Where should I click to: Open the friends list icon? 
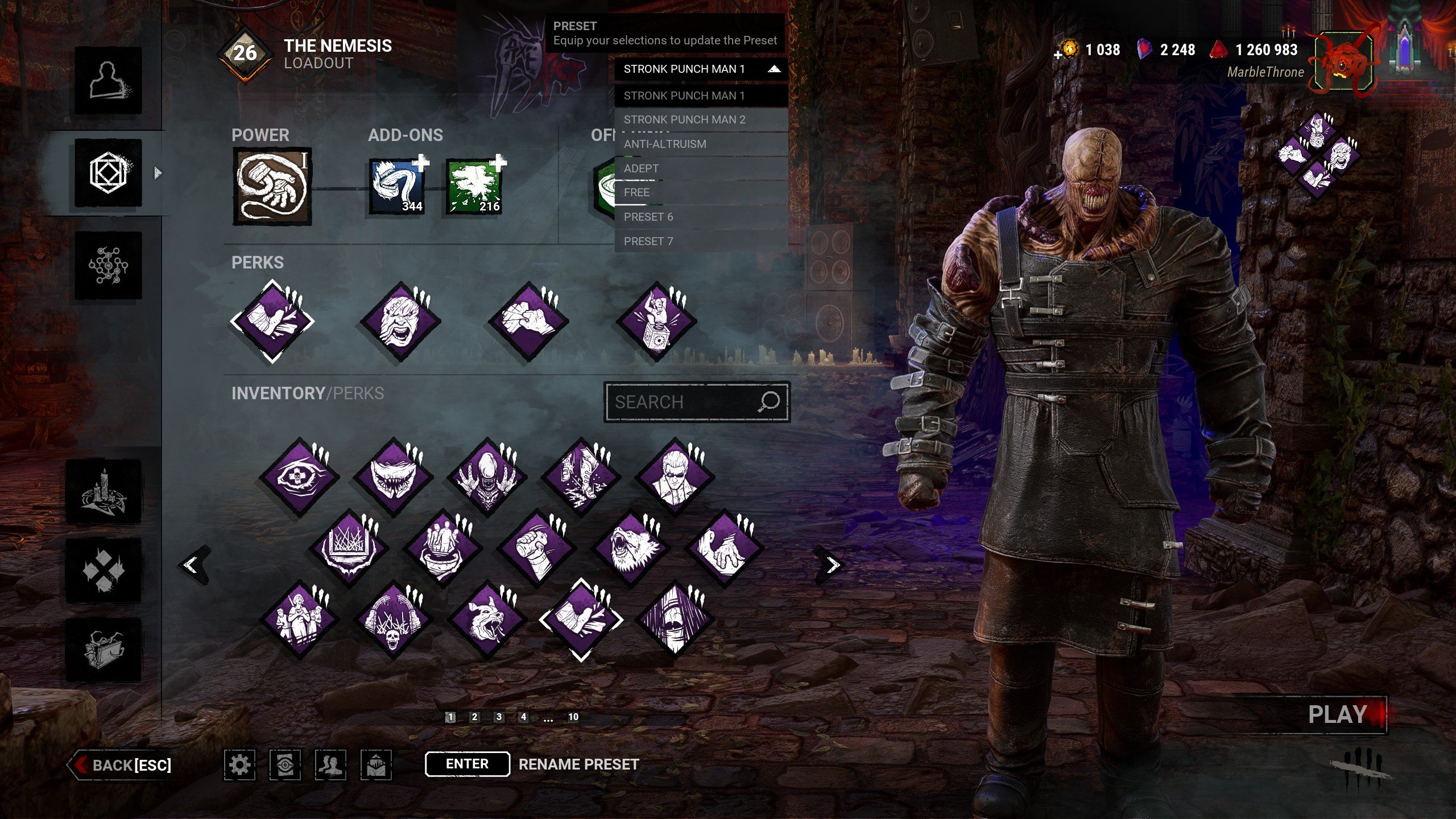click(x=330, y=765)
